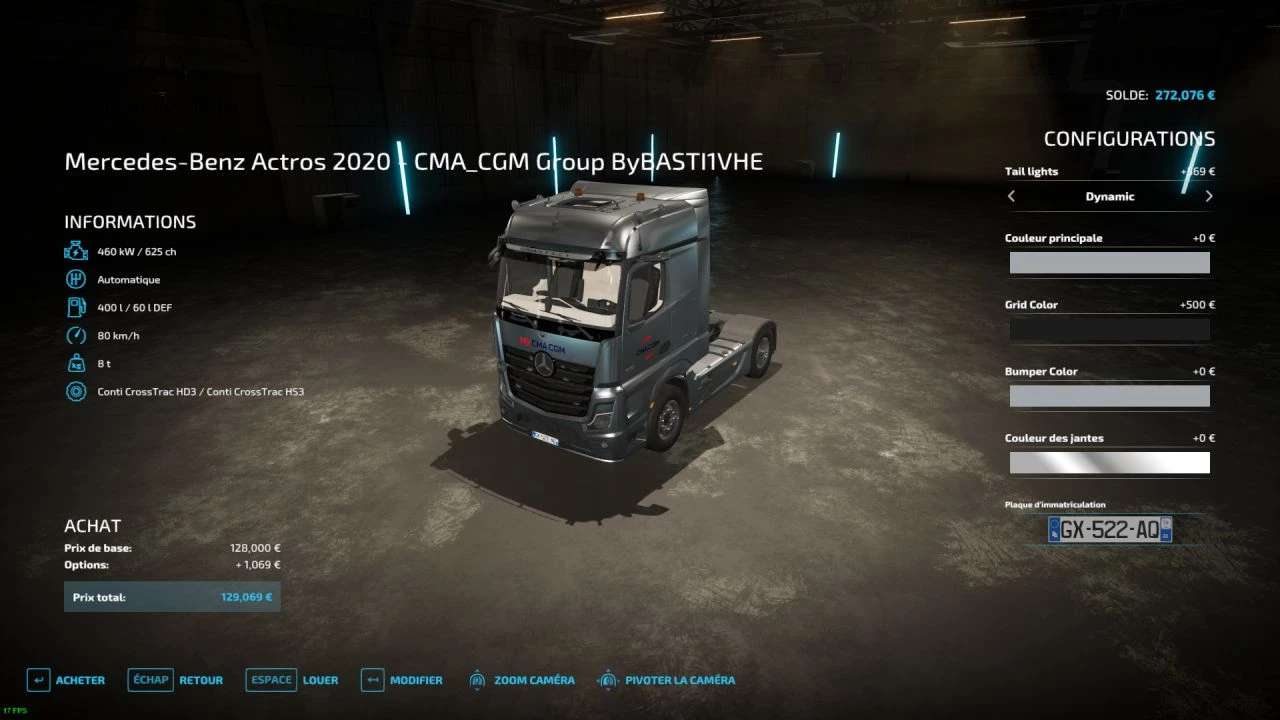Click the engine power icon next to 460 kW
Image resolution: width=1280 pixels, height=720 pixels.
pos(75,251)
